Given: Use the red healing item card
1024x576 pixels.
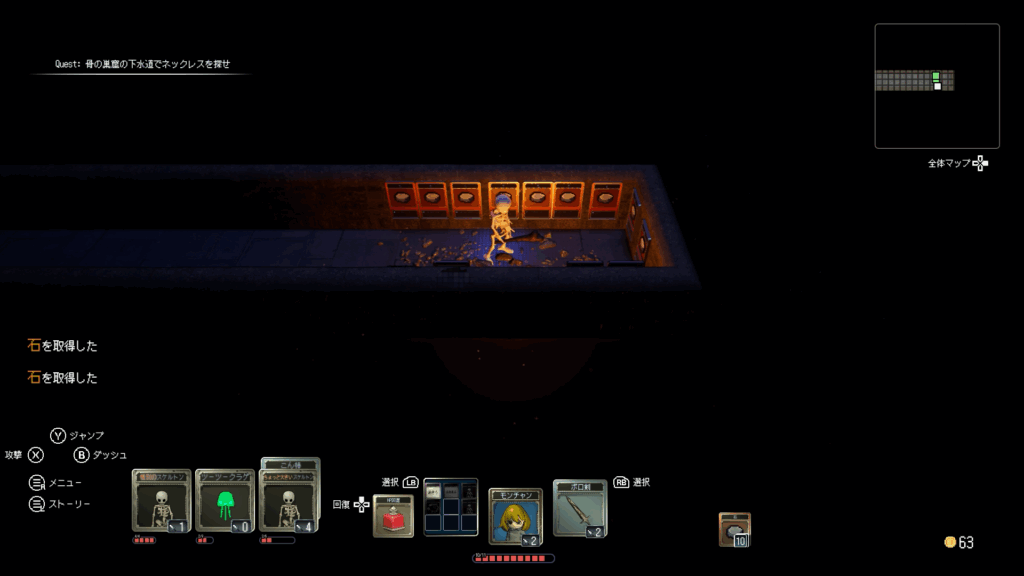Looking at the screenshot, I should [393, 515].
